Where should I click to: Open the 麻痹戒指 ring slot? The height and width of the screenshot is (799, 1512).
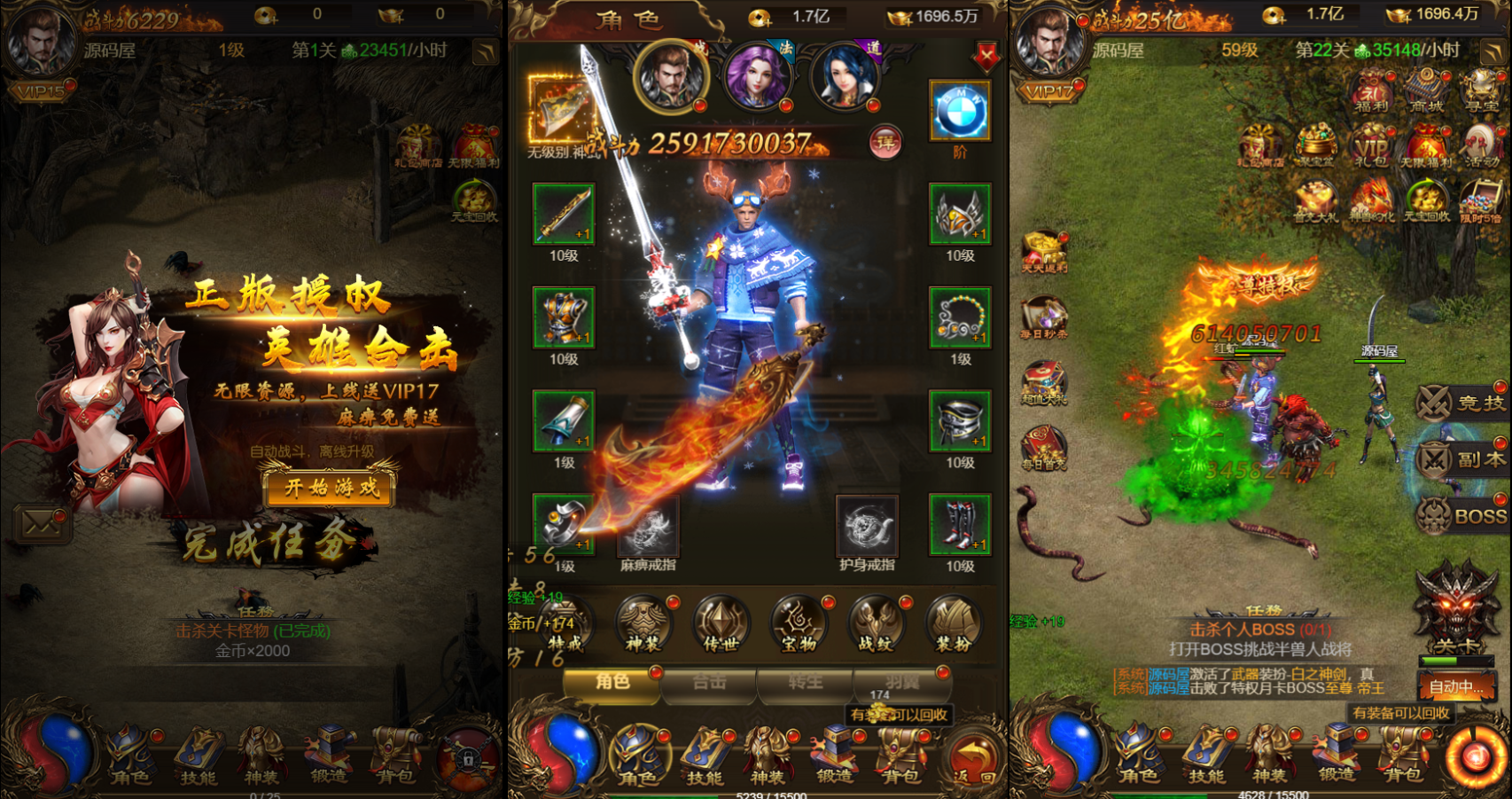(649, 529)
